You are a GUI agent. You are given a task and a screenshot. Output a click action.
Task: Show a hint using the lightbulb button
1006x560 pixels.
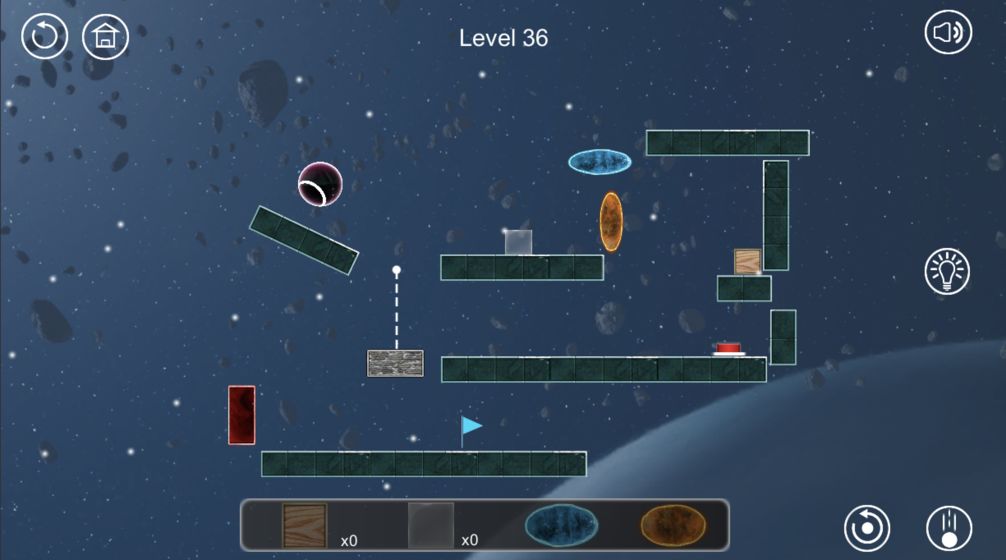click(x=947, y=272)
